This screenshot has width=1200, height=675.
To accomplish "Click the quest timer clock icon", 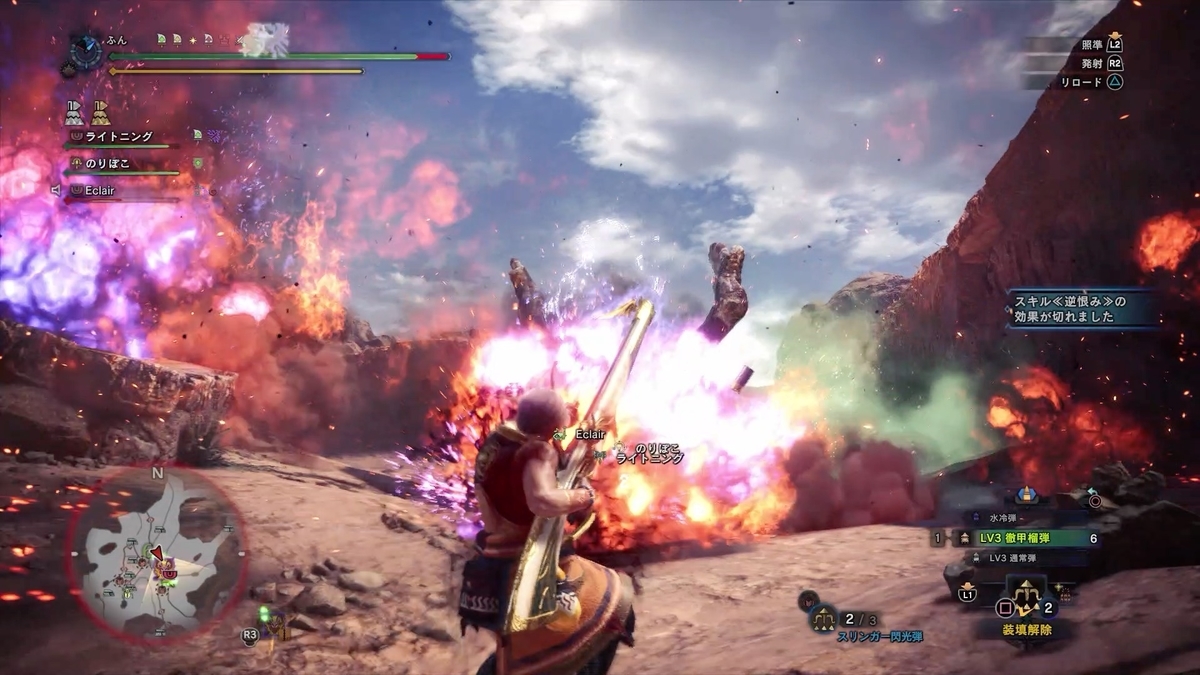I will 86,51.
